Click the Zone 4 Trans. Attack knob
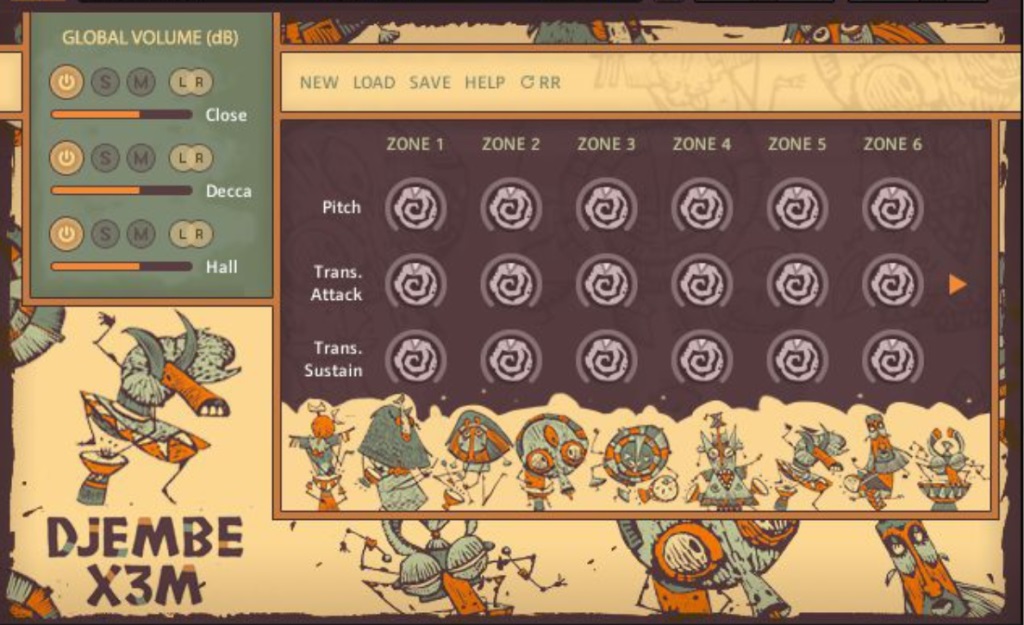The width and height of the screenshot is (1024, 625). point(701,284)
